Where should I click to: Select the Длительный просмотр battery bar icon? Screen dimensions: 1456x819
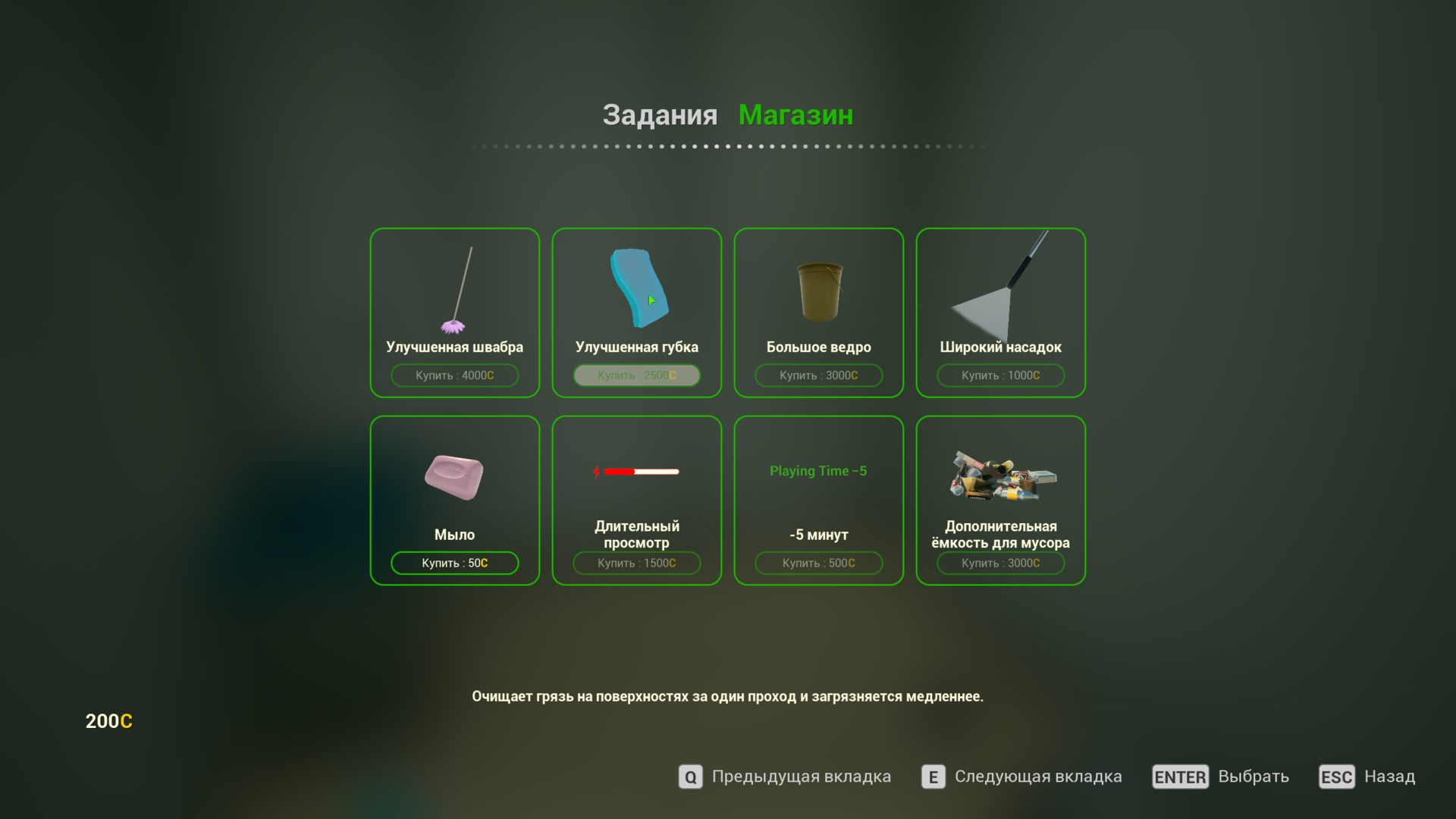pyautogui.click(x=637, y=470)
